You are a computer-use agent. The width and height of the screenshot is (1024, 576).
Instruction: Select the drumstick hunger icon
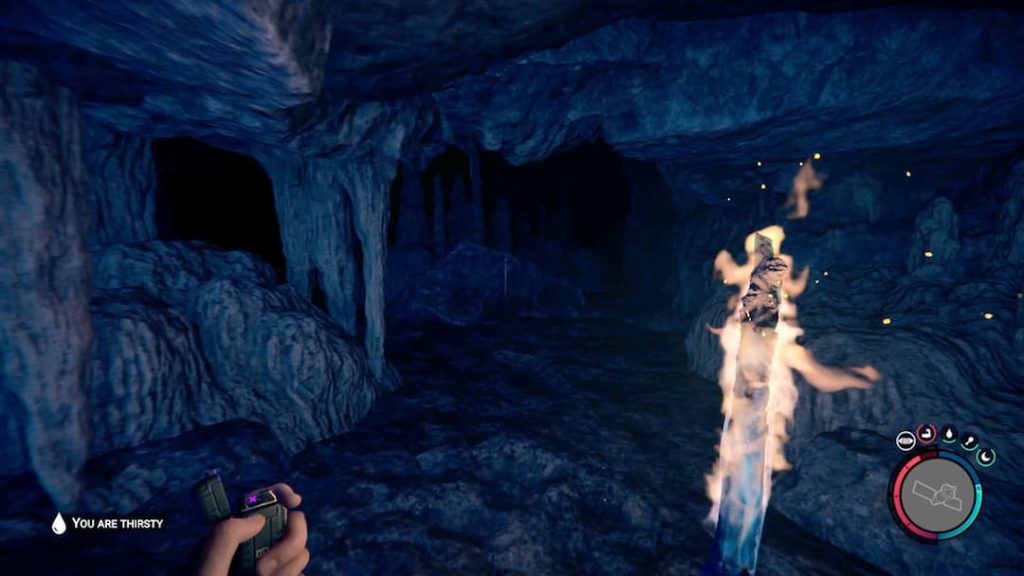coord(968,443)
